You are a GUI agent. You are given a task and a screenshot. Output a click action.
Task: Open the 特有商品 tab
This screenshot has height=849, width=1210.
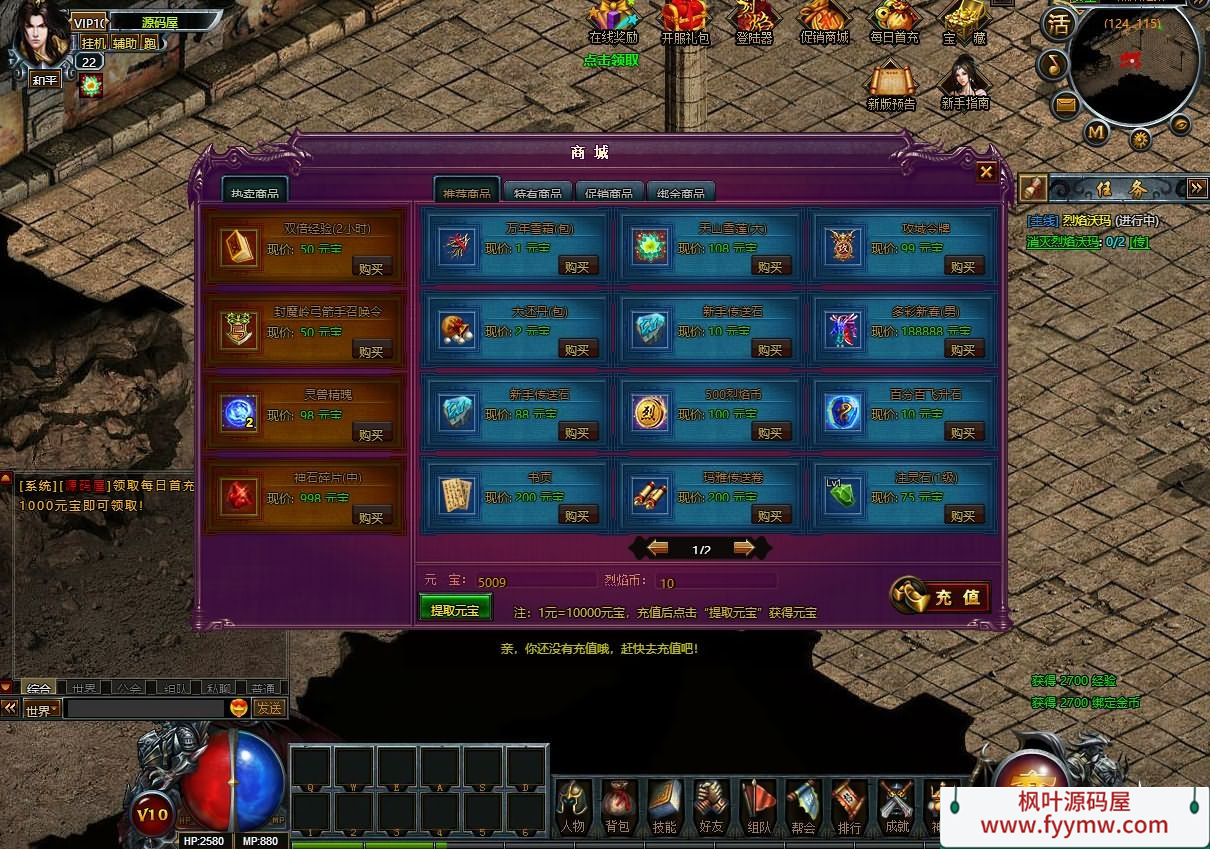coord(537,193)
